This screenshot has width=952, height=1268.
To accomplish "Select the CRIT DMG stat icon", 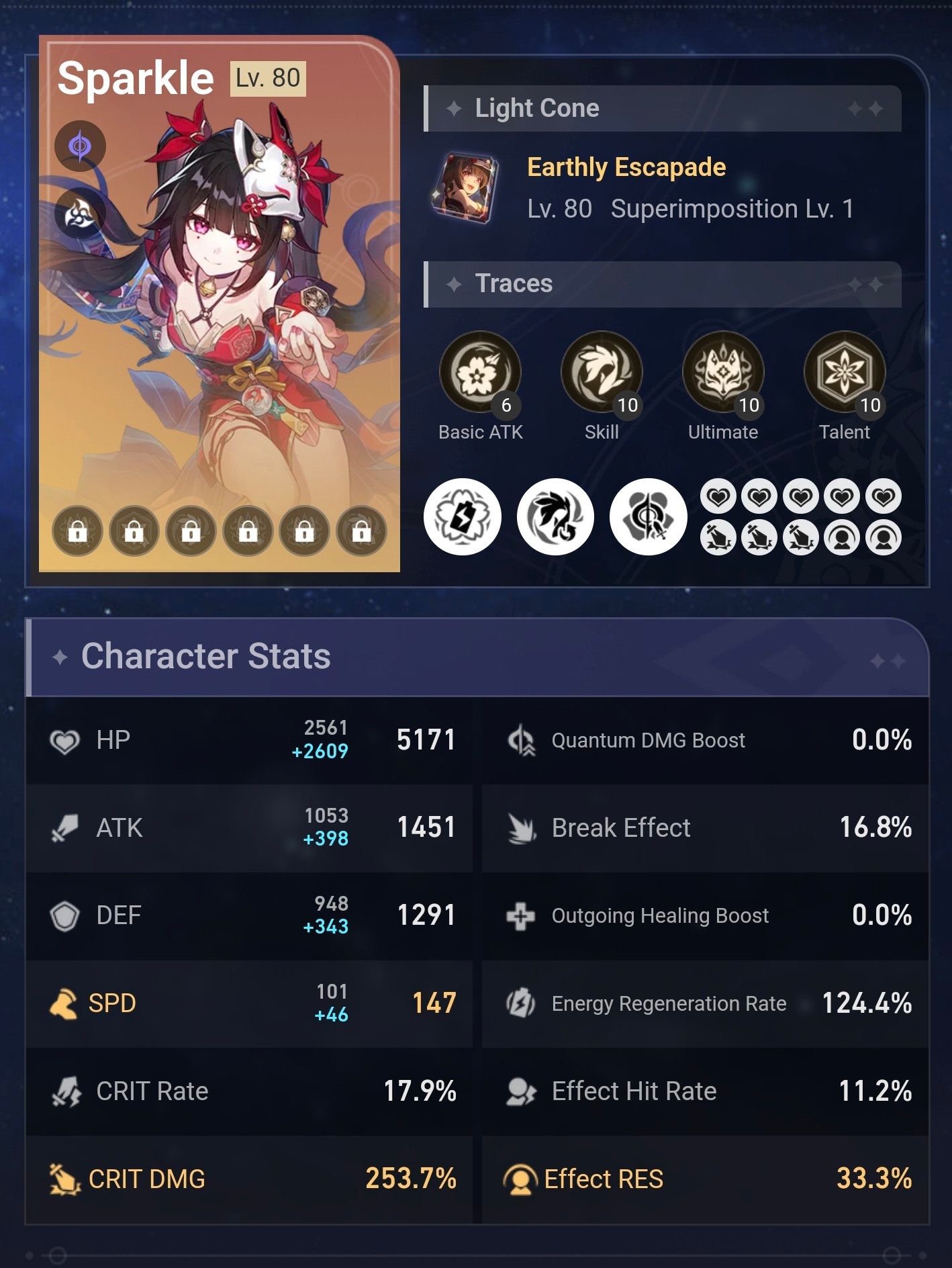I will (x=64, y=1179).
